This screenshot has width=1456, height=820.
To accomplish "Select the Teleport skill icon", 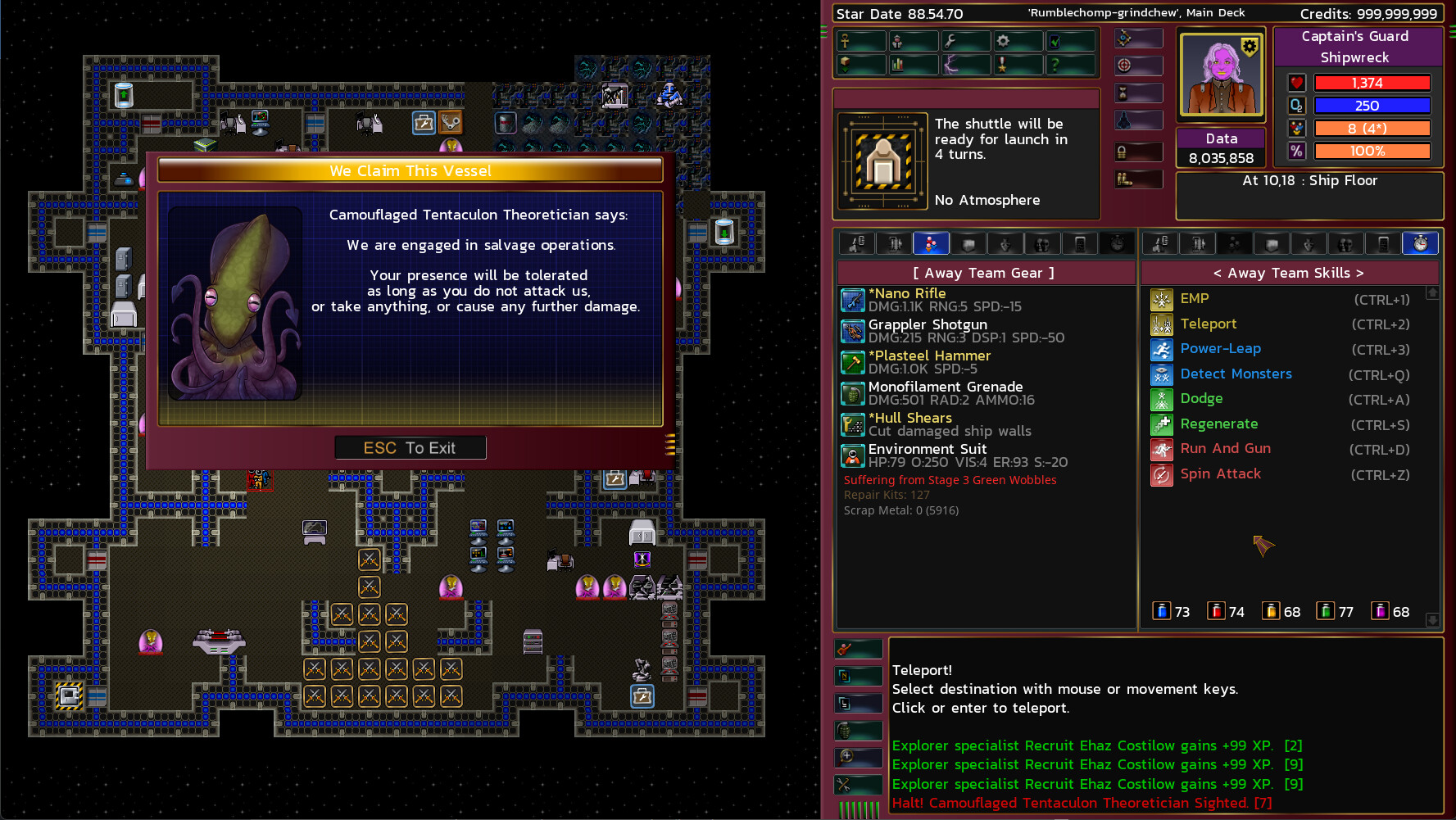I will pos(1161,324).
